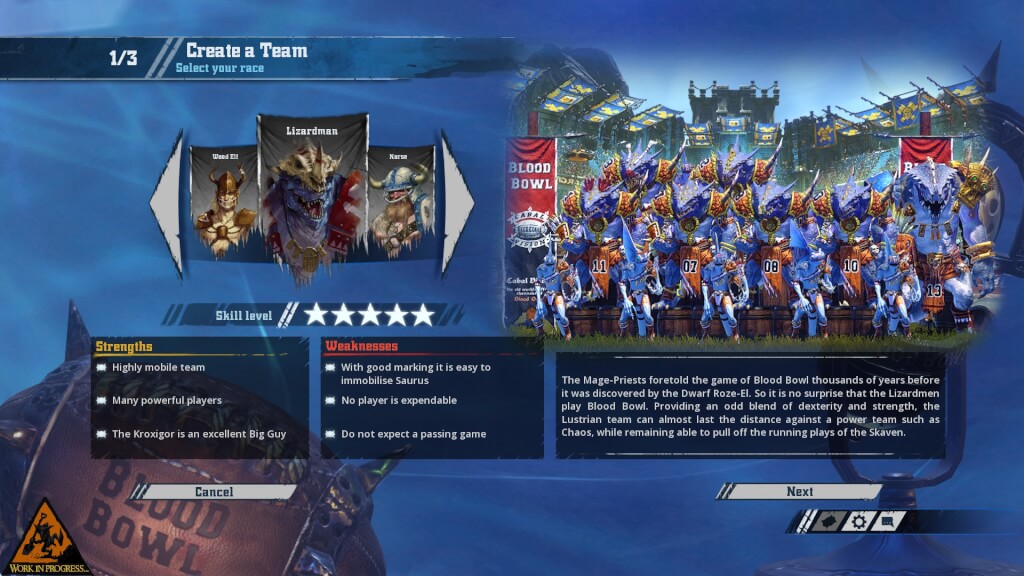Open settings via the gear icon

tap(858, 521)
